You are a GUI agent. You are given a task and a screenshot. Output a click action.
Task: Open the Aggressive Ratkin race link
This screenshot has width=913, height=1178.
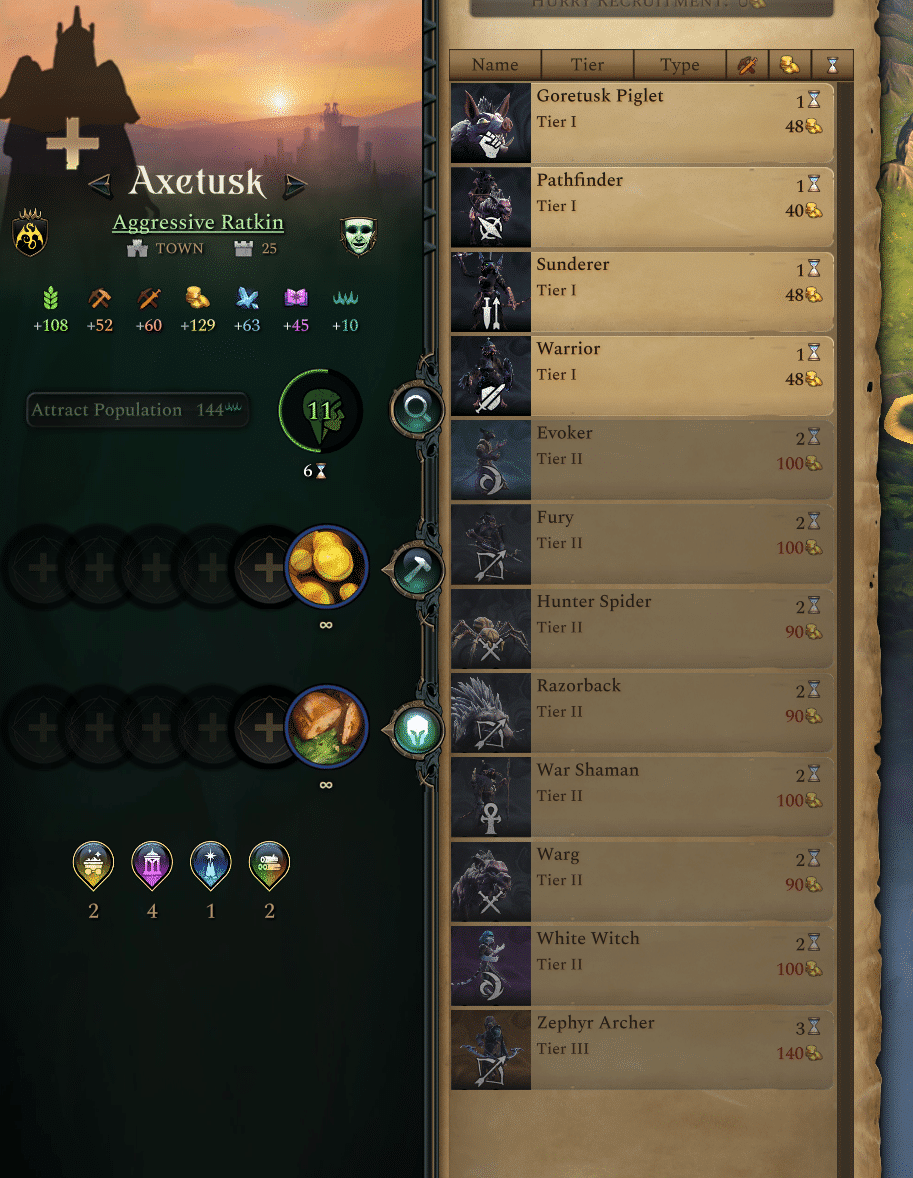coord(197,223)
